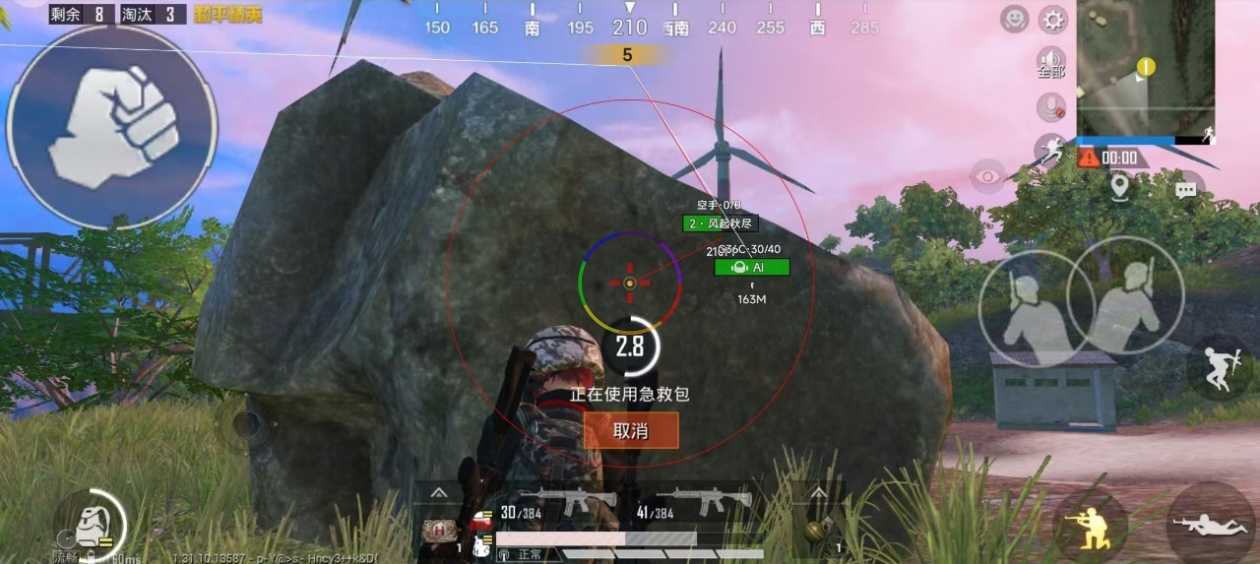Open the emoji emote wheel

click(x=1015, y=19)
